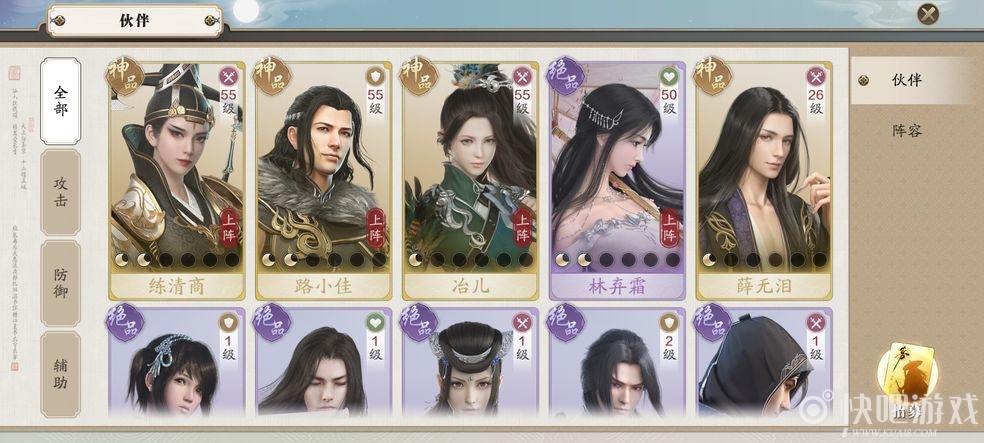The height and width of the screenshot is (443, 984).
Task: Select the 林弃霜 companion card
Action: [617, 180]
